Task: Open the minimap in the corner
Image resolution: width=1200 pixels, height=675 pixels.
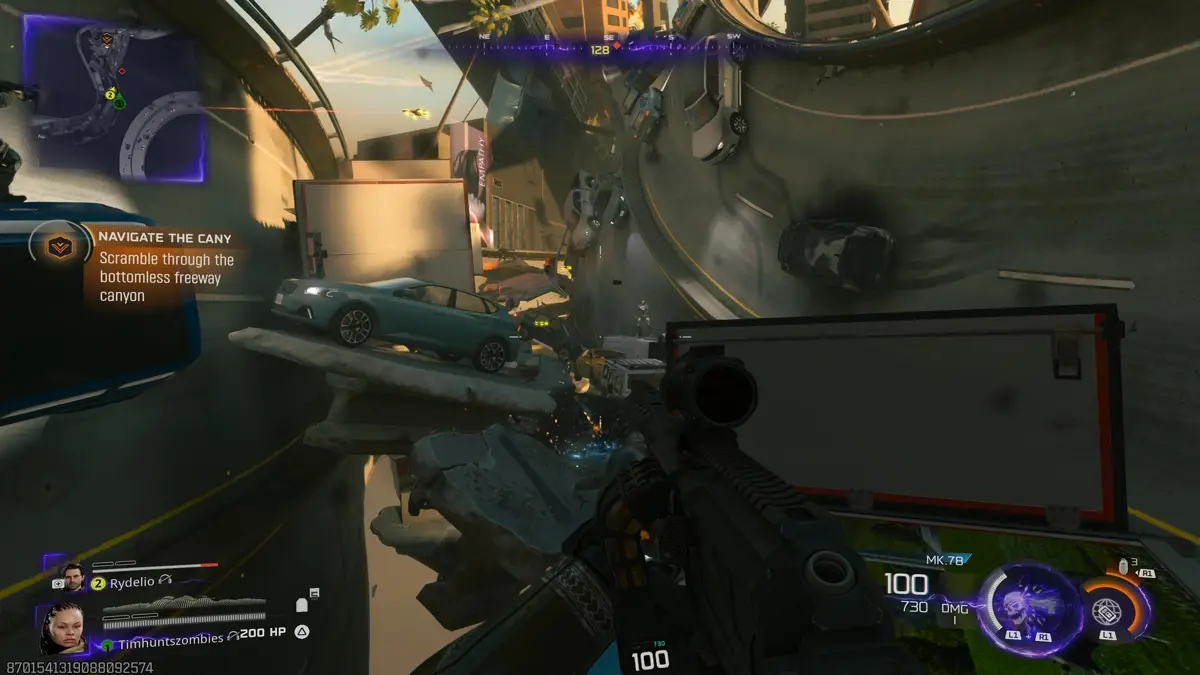Action: [115, 100]
